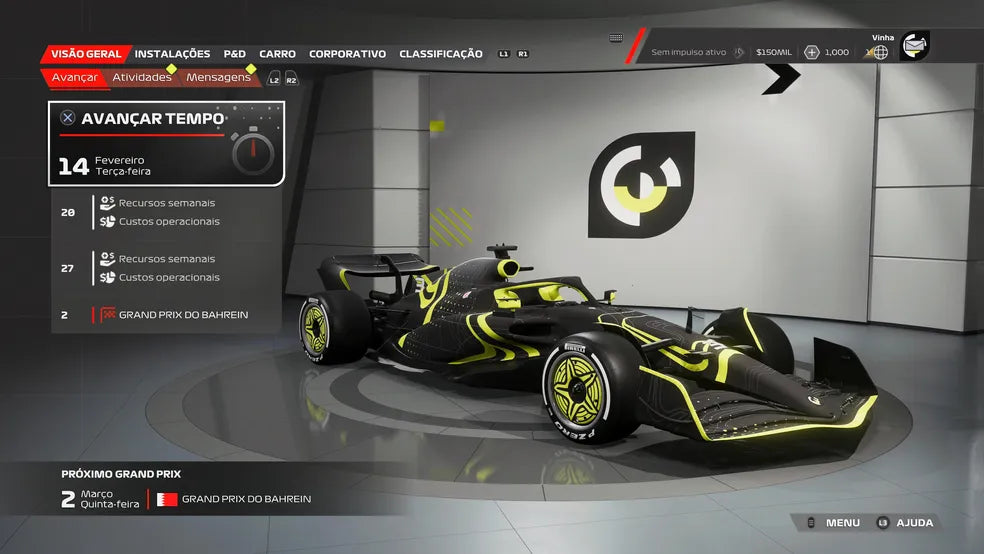This screenshot has width=984, height=554.
Task: Open the mail envelope profile icon
Action: pyautogui.click(x=914, y=45)
